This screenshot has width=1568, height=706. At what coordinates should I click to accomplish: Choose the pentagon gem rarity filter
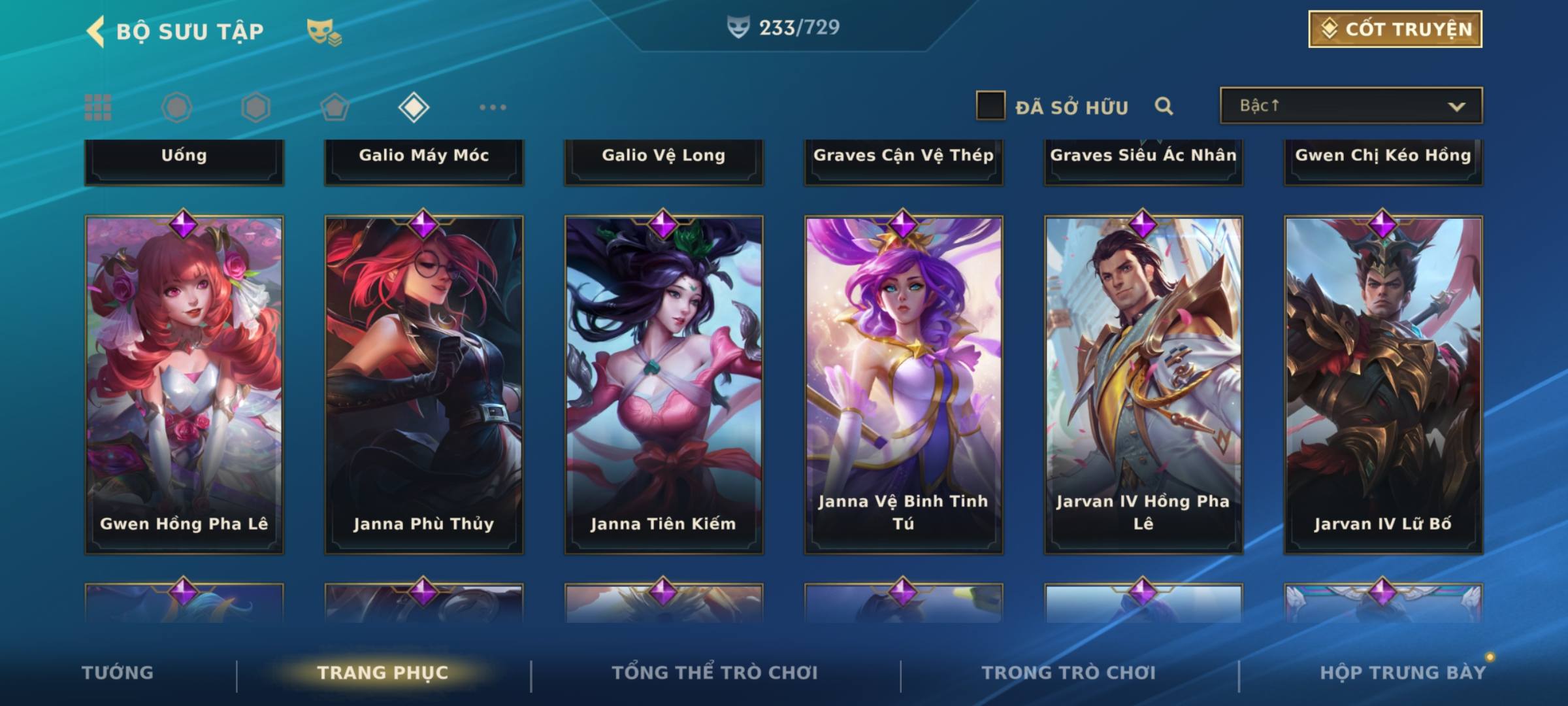click(335, 107)
